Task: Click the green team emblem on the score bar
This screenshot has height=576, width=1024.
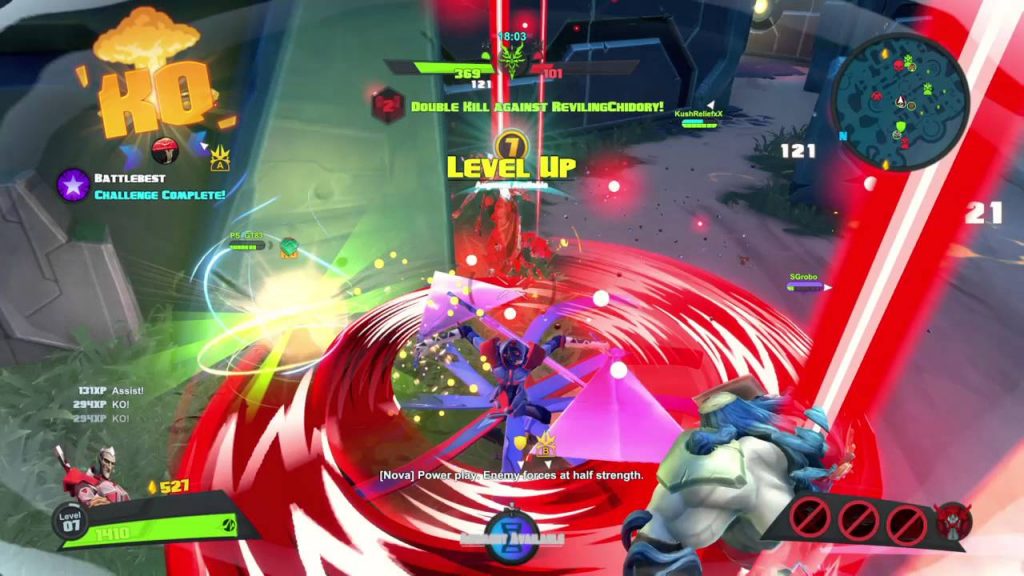Action: coord(512,64)
